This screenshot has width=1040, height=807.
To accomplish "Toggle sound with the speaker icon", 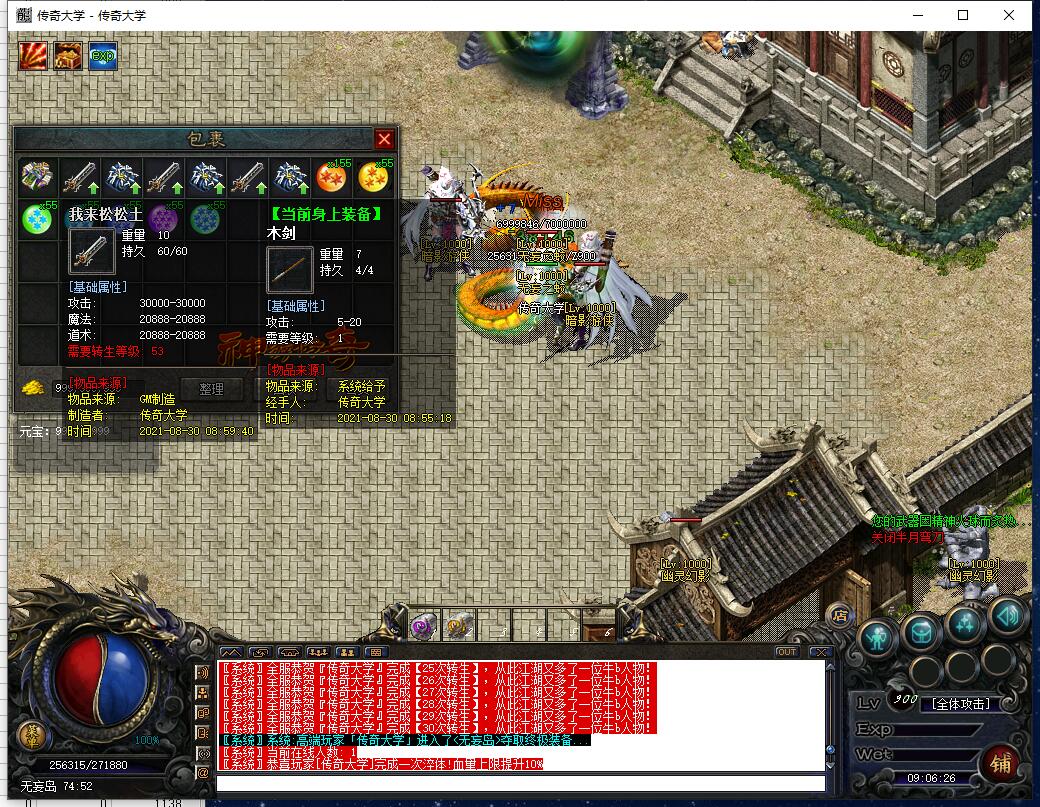I will [1007, 615].
